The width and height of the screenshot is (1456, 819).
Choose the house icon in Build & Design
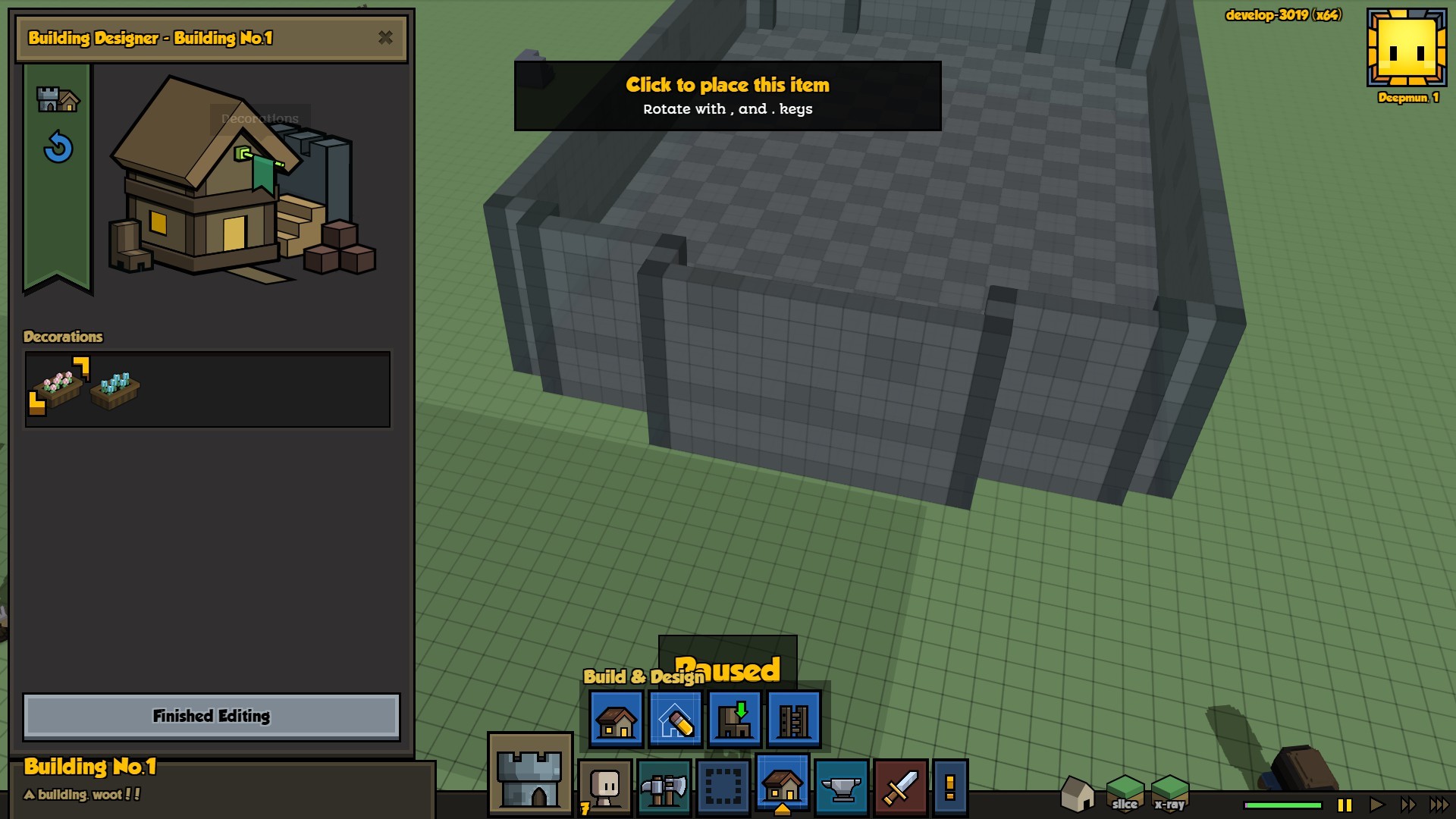click(x=616, y=720)
